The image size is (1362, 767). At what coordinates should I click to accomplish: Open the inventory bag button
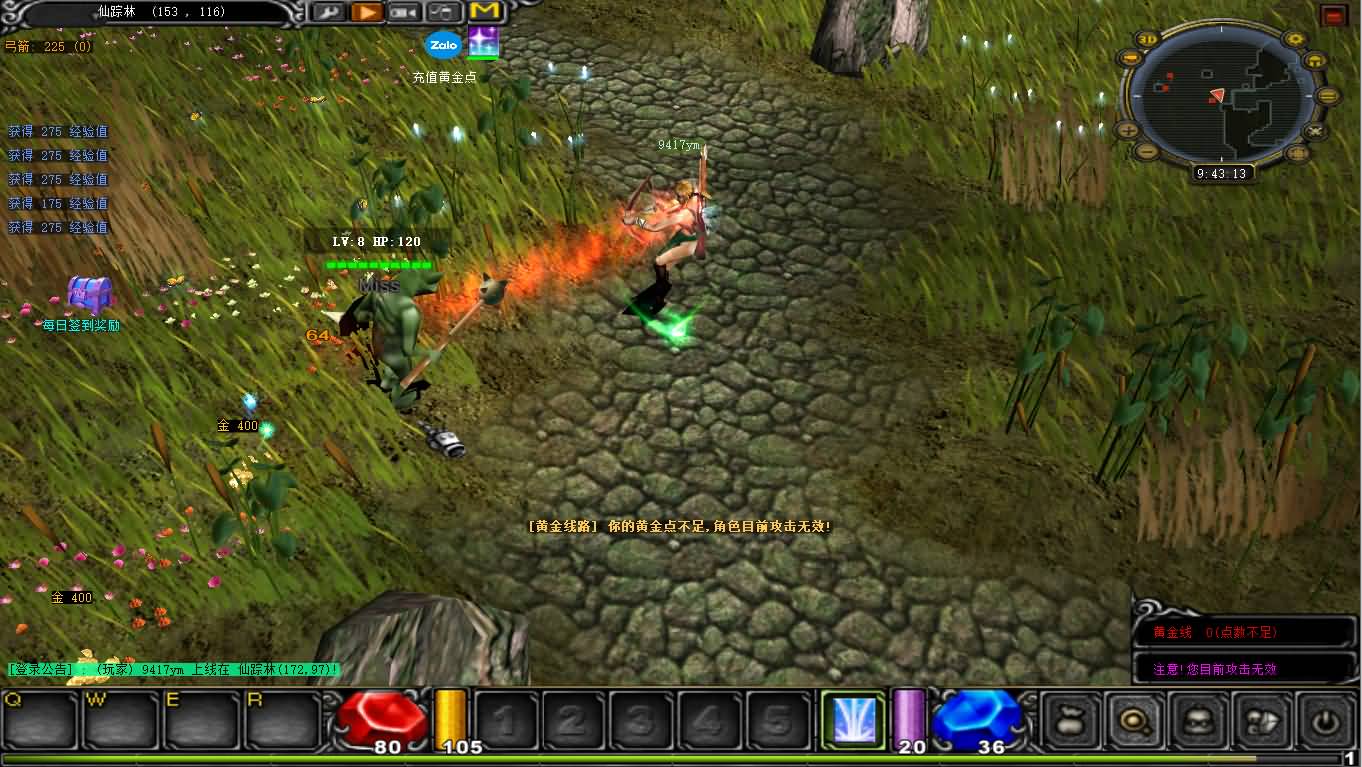point(1070,721)
